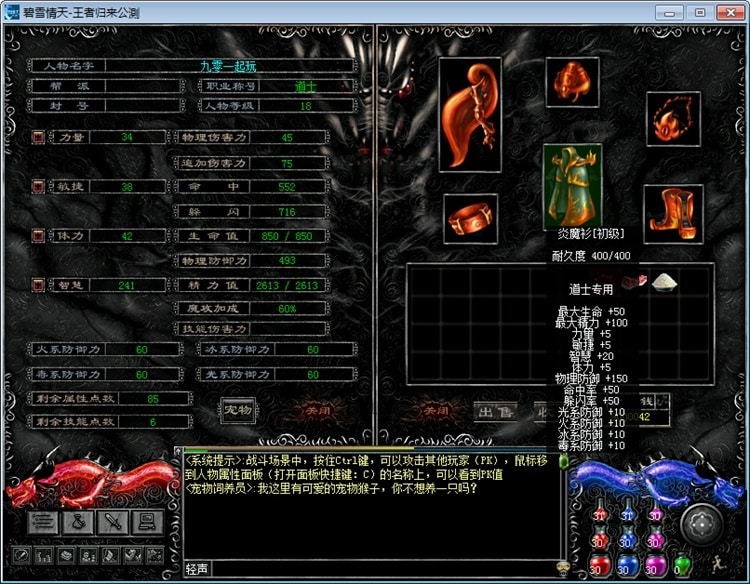The image size is (750, 584).
Task: Select the equipped flame whisk weapon slot
Action: [x=472, y=113]
